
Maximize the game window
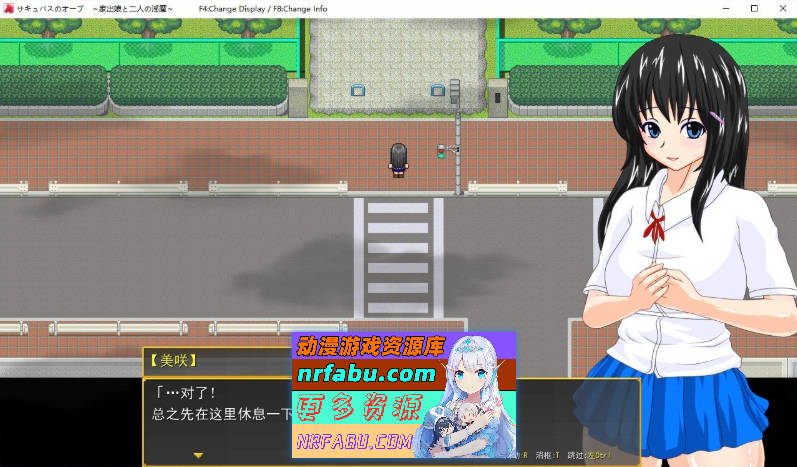coord(754,8)
